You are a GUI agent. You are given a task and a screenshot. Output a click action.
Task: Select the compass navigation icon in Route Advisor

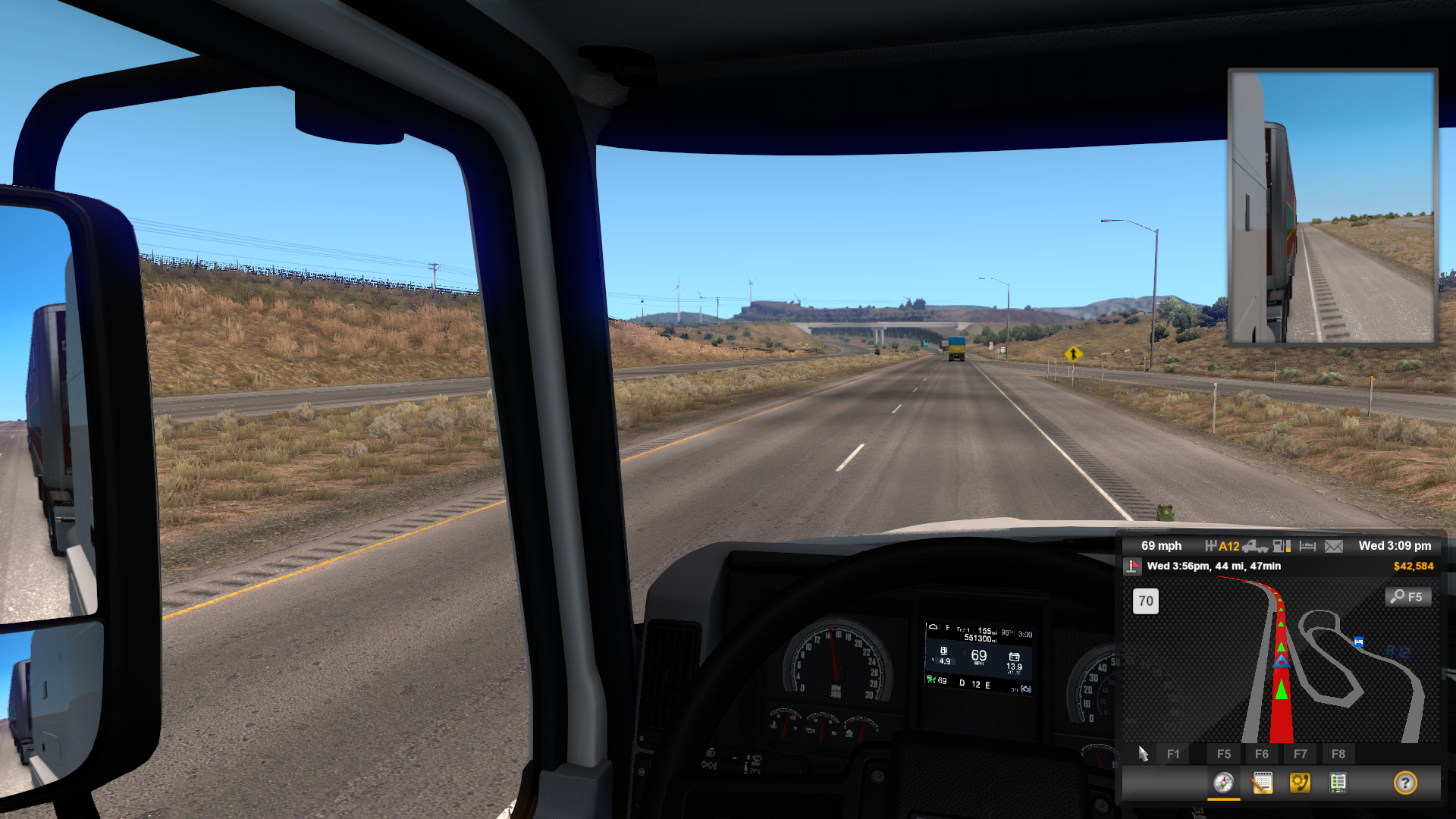tap(1224, 784)
